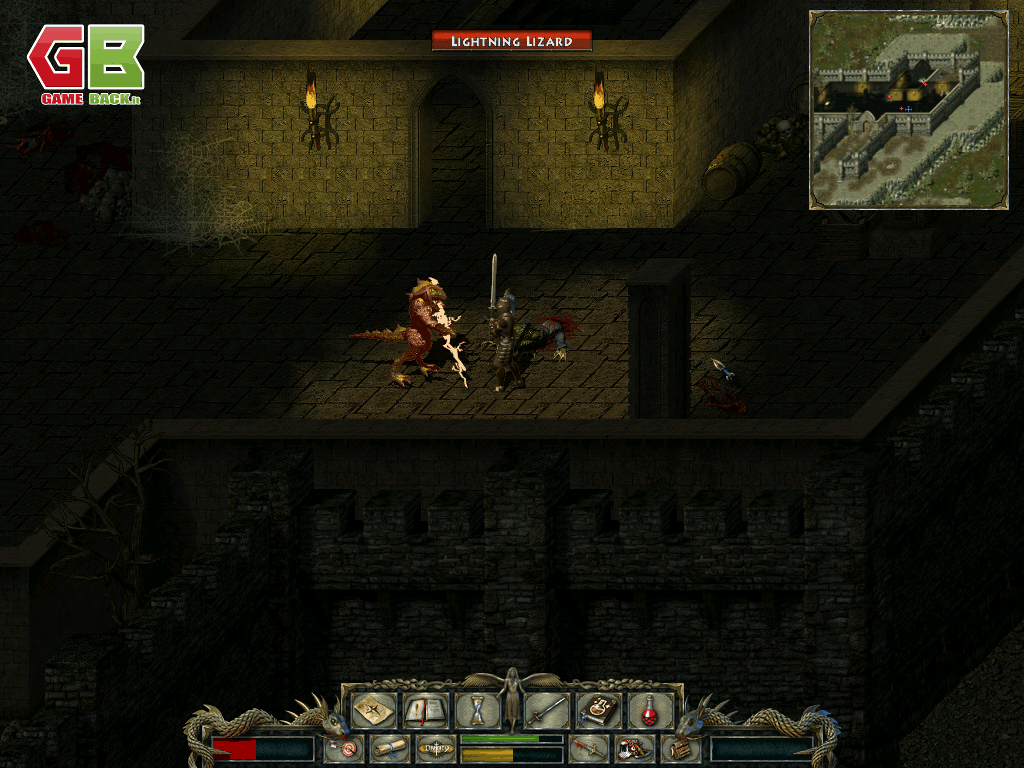Viewport: 1024px width, 768px height.
Task: Open the rolled scroll icon
Action: pyautogui.click(x=388, y=748)
